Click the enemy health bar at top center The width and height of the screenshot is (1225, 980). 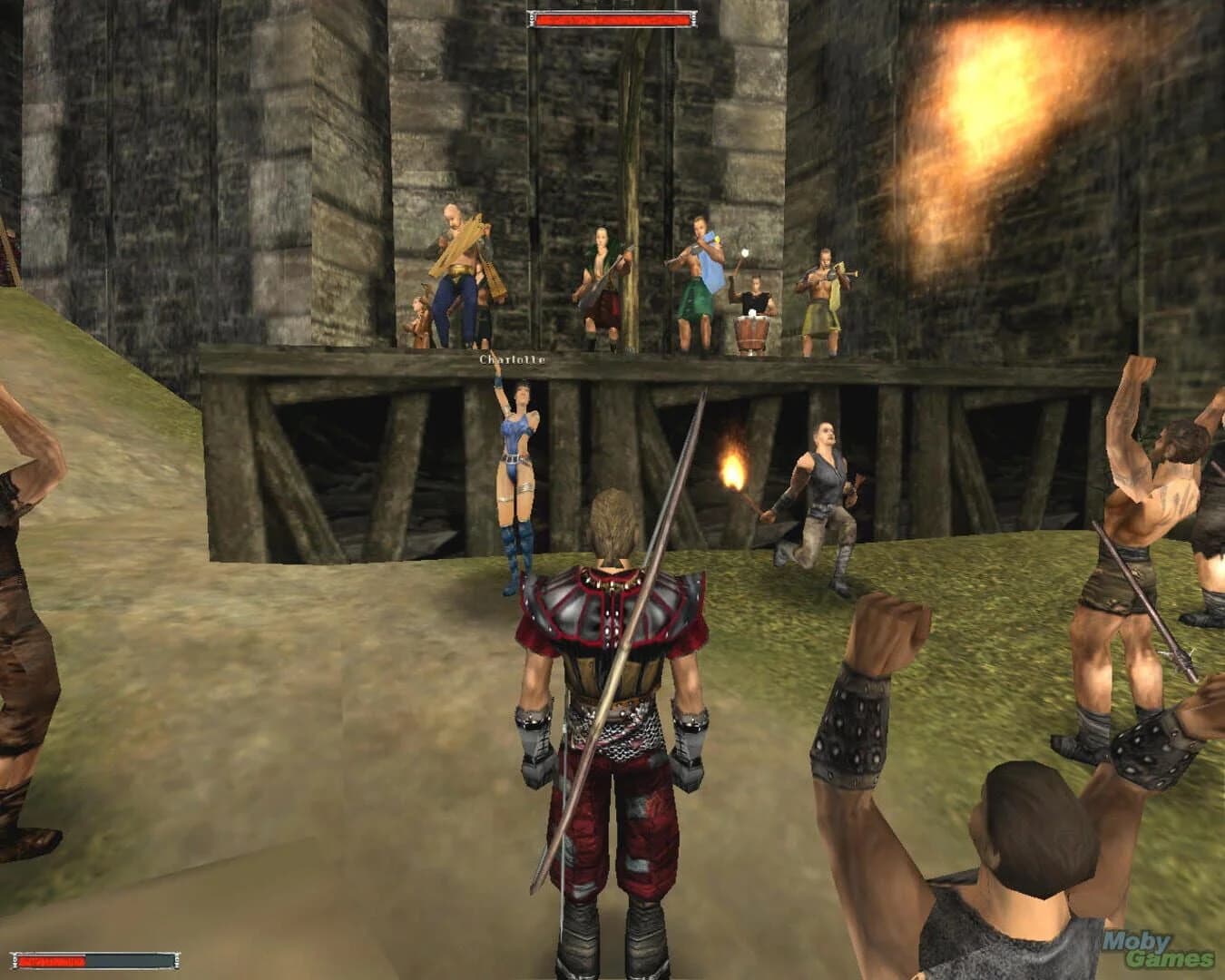click(610, 20)
